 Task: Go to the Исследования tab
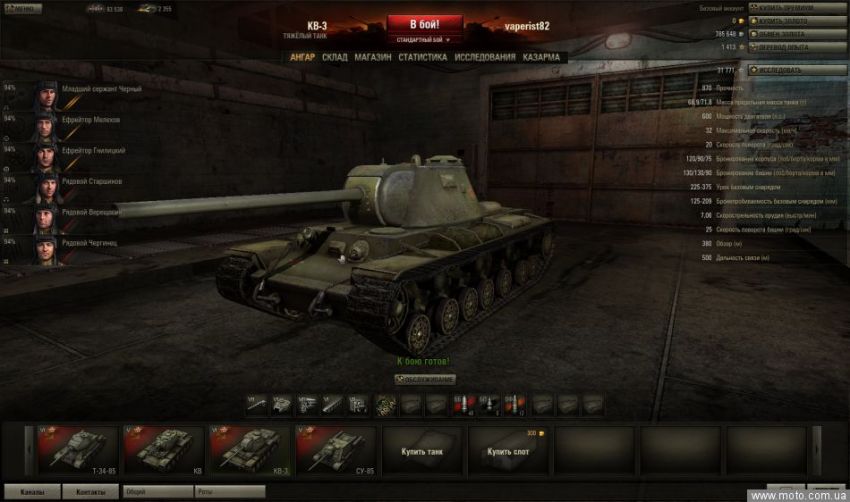(485, 57)
